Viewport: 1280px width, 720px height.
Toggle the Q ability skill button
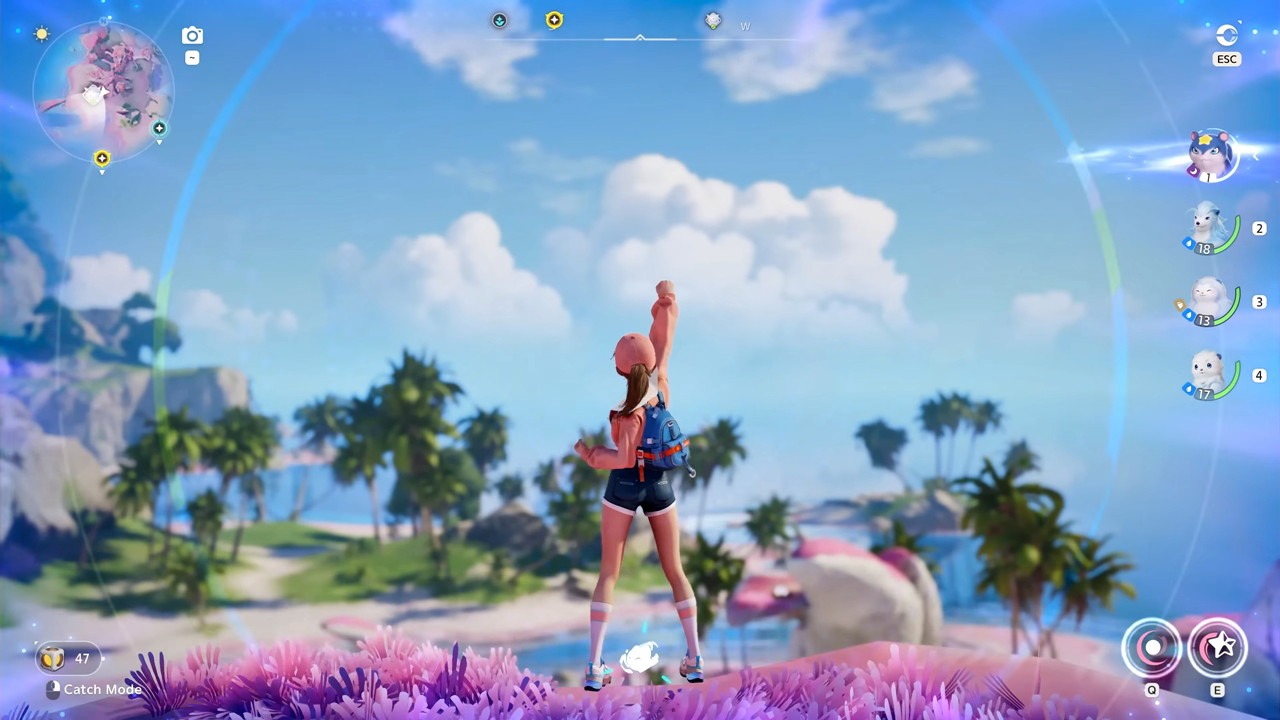point(1152,648)
